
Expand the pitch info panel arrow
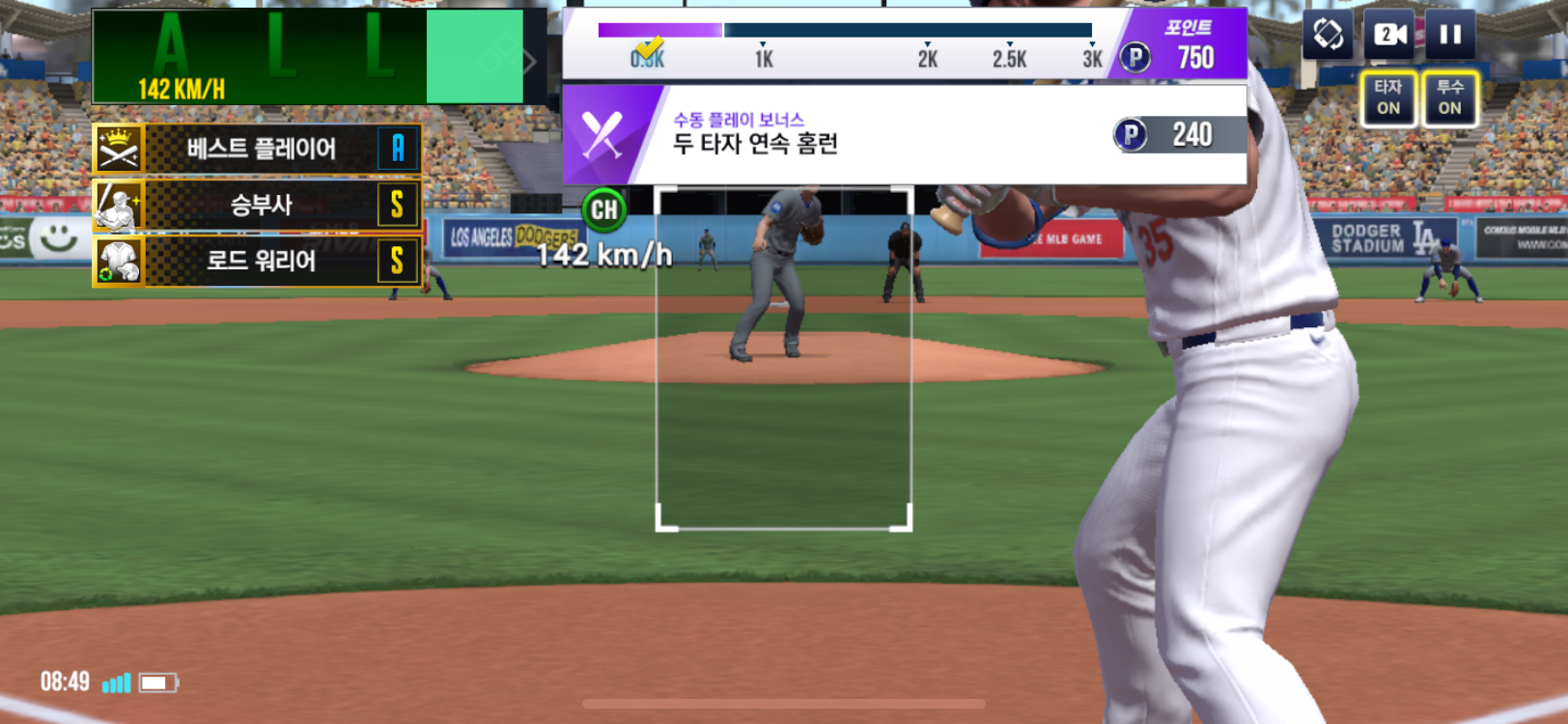[530, 63]
